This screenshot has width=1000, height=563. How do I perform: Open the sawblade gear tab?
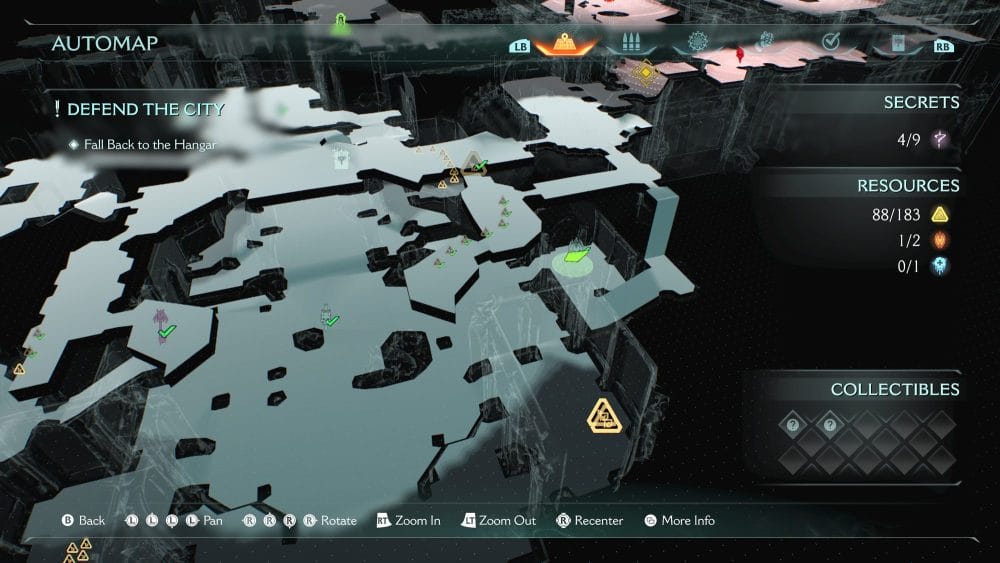click(697, 44)
